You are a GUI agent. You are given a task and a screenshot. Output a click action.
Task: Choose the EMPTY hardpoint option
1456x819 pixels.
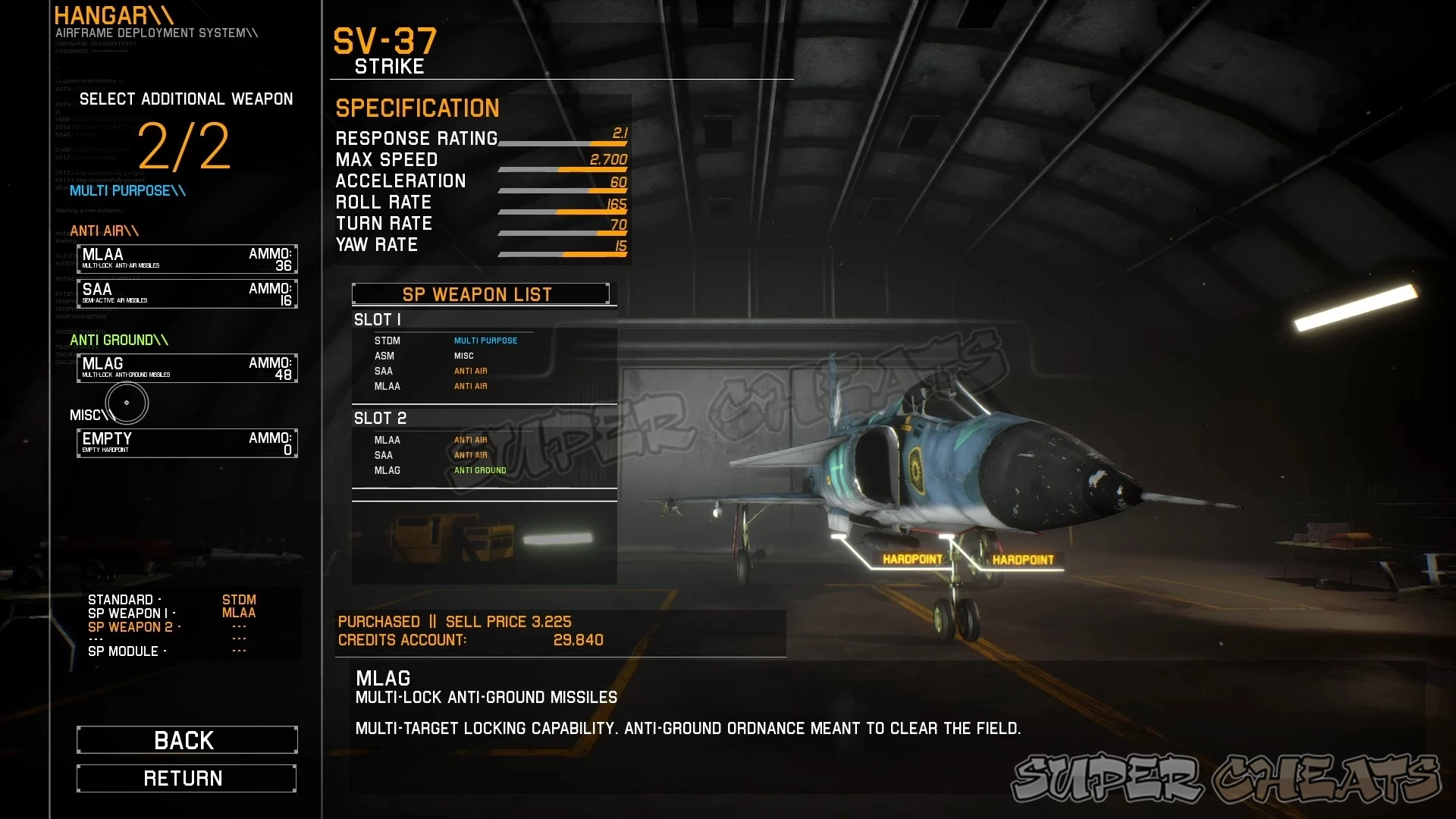pyautogui.click(x=187, y=442)
